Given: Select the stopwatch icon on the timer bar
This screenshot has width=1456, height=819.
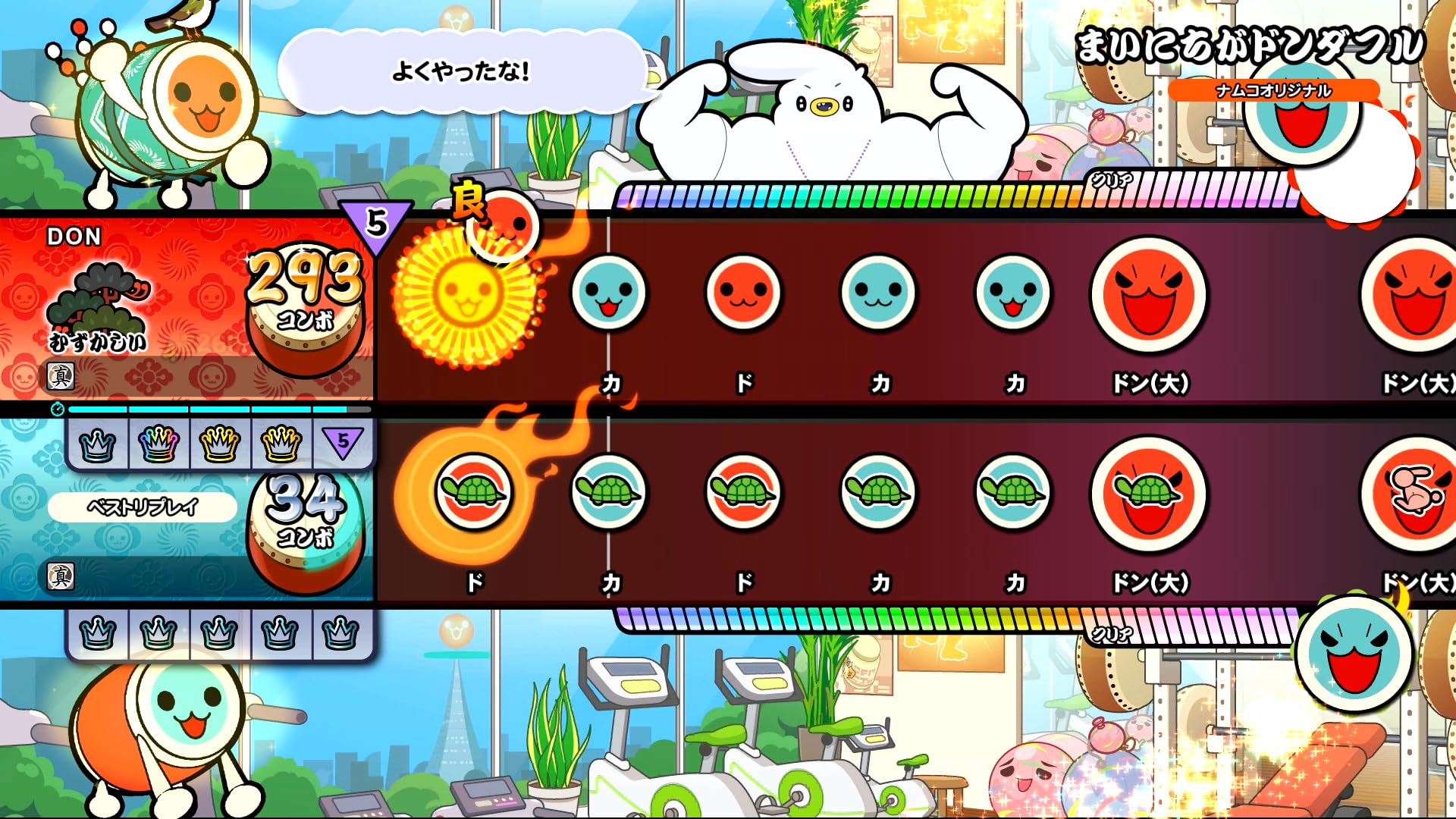Looking at the screenshot, I should (x=59, y=409).
